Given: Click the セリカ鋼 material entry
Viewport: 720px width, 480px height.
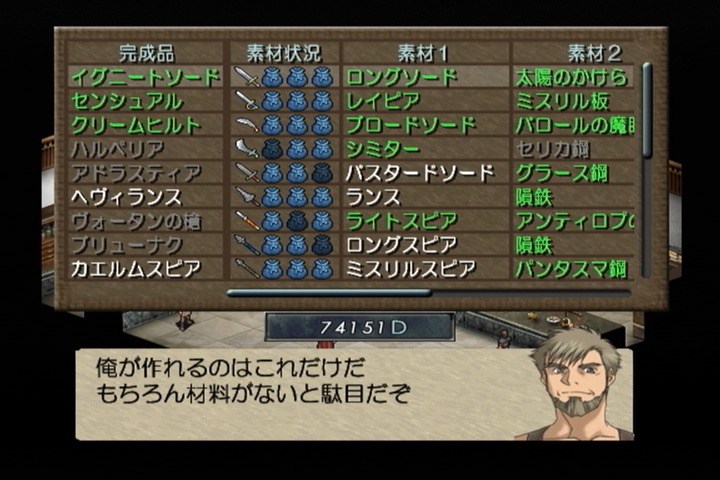Looking at the screenshot, I should point(552,149).
